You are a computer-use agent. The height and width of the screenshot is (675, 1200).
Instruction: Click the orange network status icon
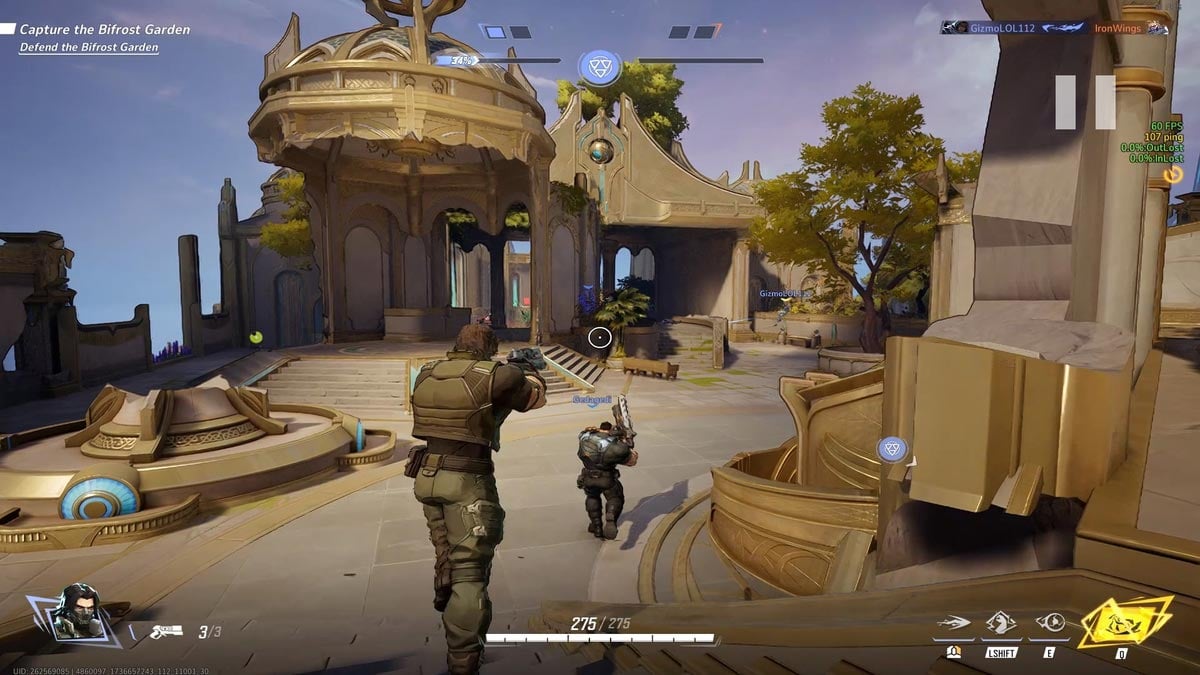[1174, 175]
